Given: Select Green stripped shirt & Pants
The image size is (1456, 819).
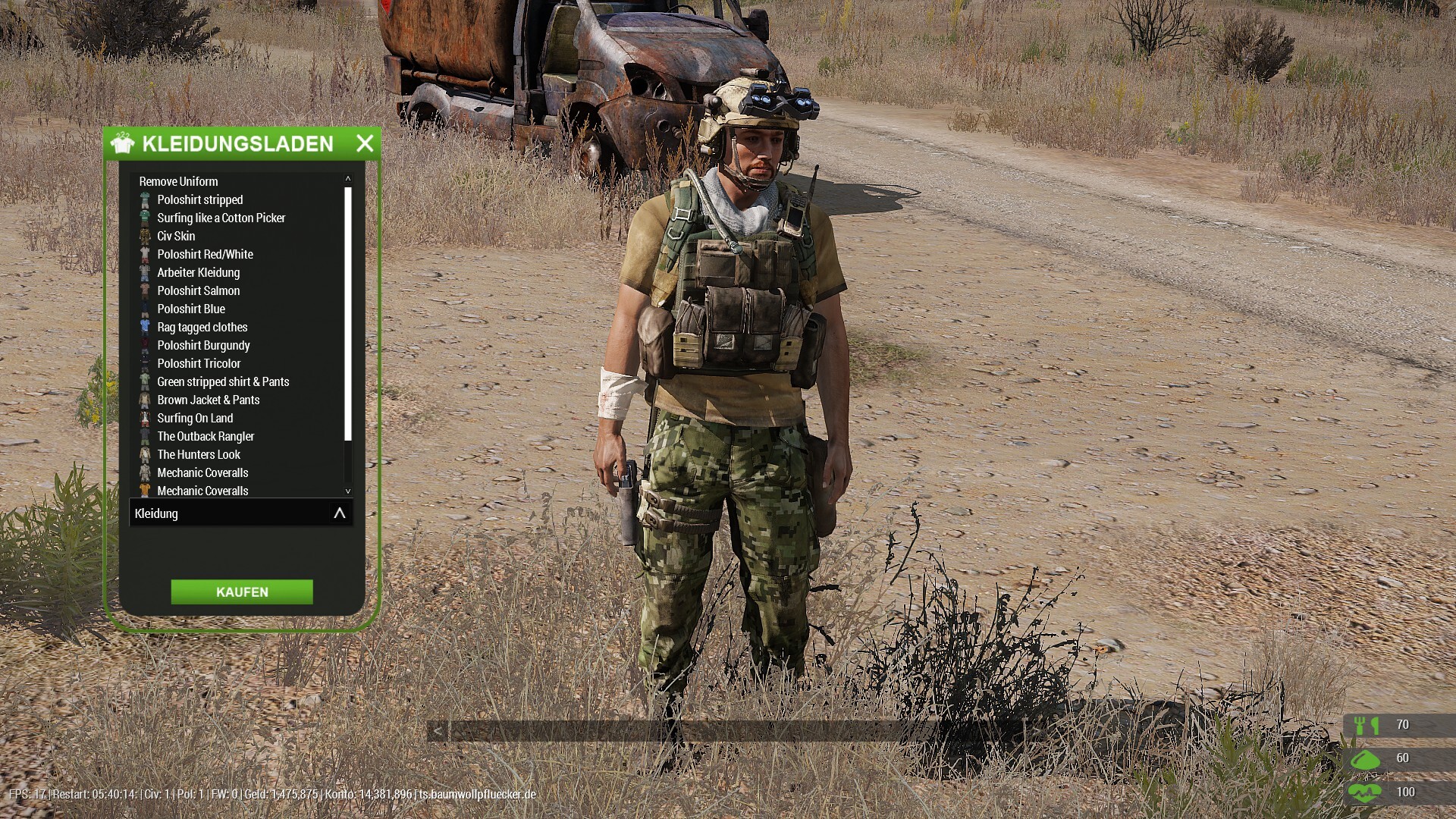Looking at the screenshot, I should [x=223, y=381].
